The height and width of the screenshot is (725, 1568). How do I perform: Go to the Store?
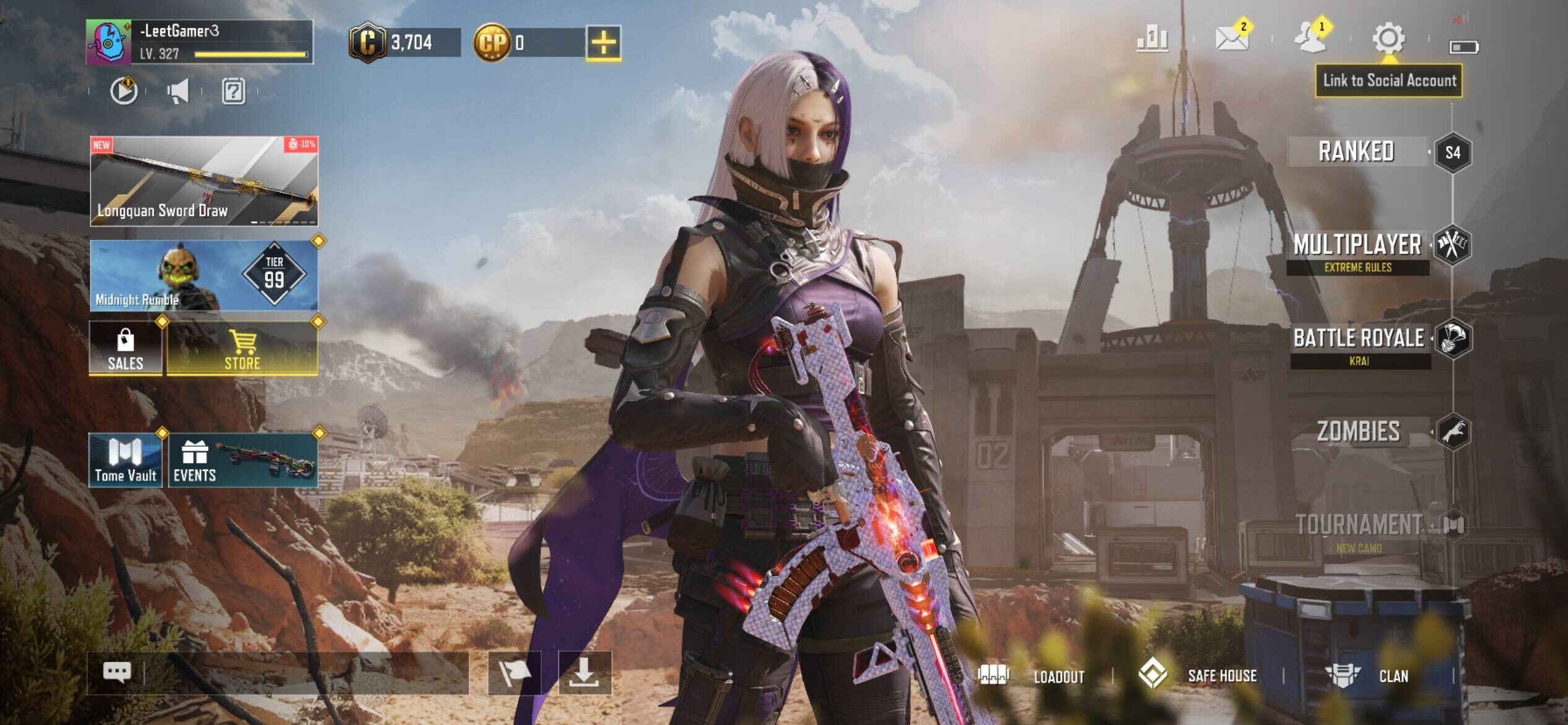pyautogui.click(x=242, y=348)
